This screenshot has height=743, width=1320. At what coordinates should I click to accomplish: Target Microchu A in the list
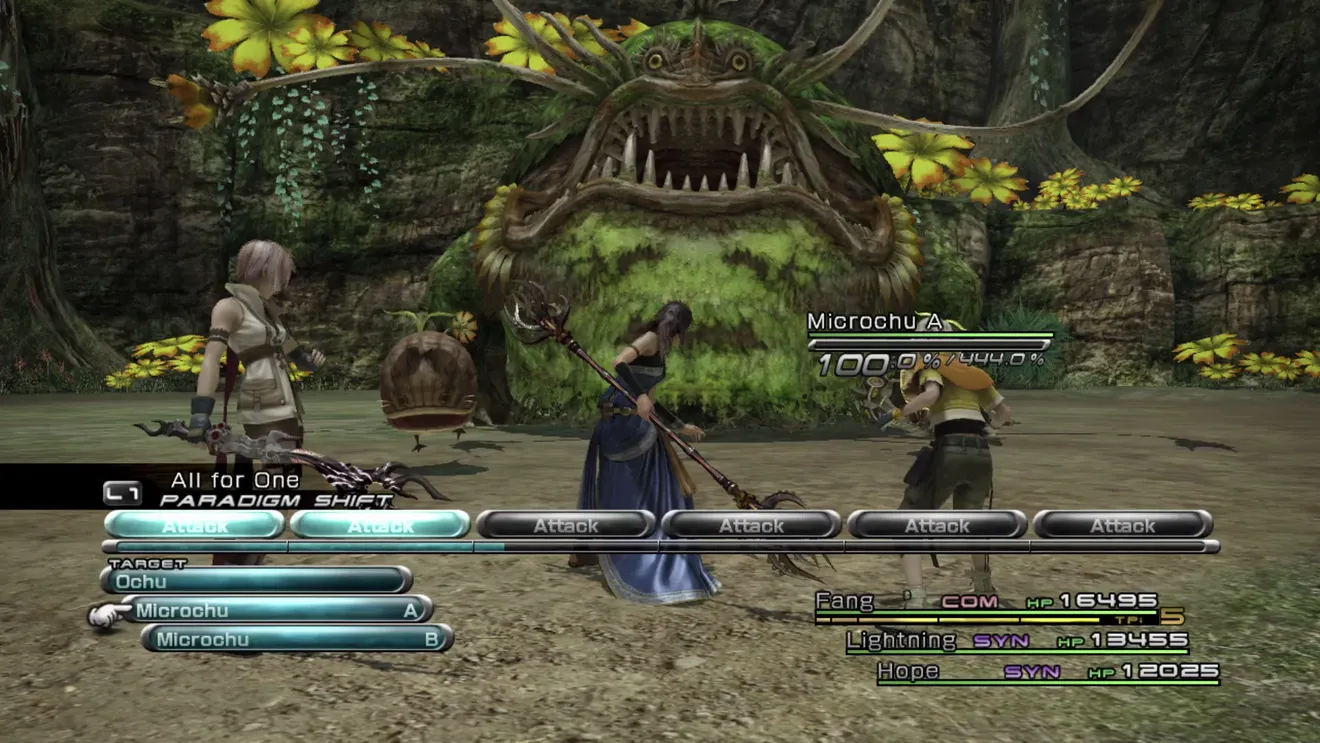[277, 610]
